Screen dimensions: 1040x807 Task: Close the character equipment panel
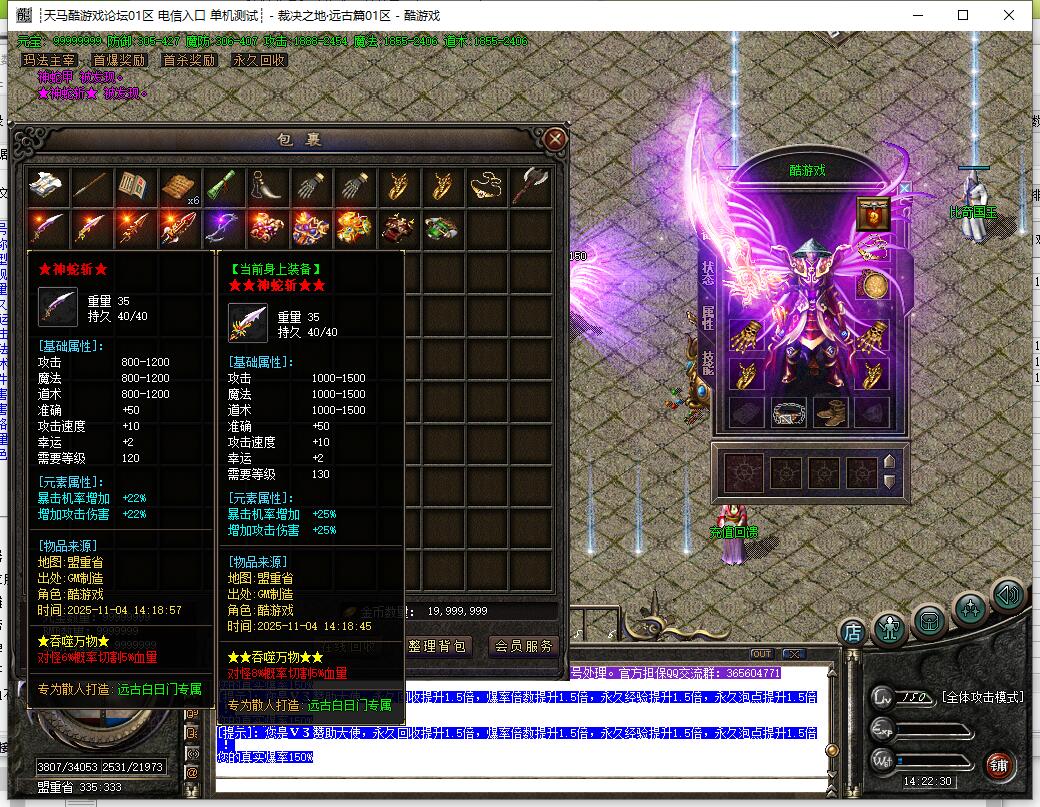tap(904, 187)
